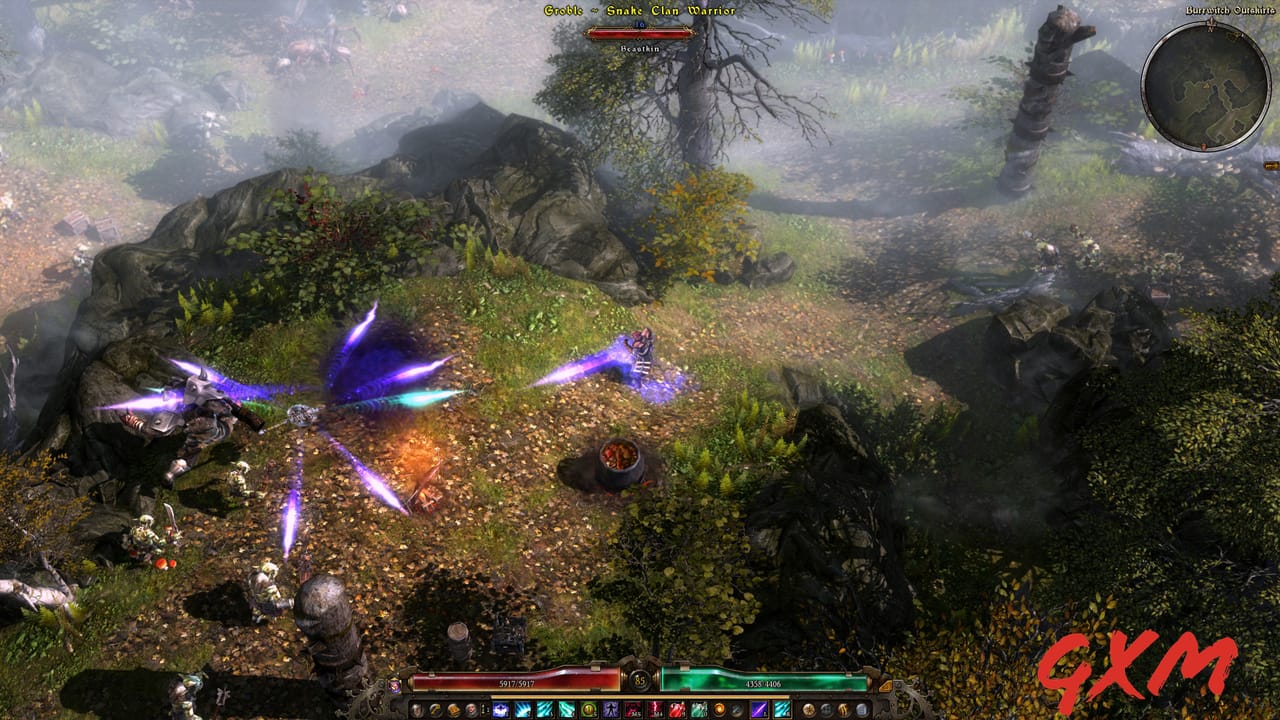
Task: Open the world map compass icon
Action: coord(807,709)
